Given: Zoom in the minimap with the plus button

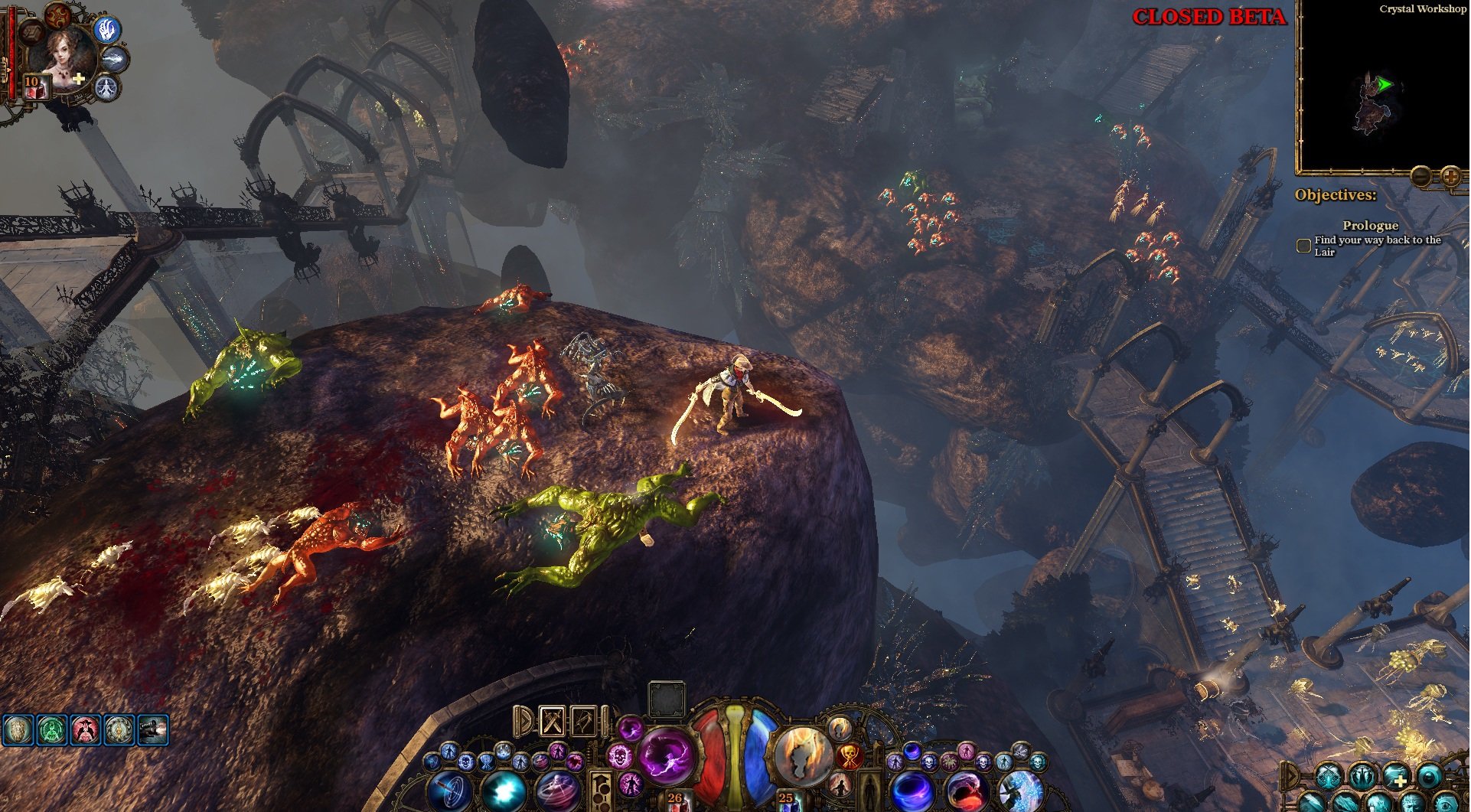Looking at the screenshot, I should tap(1450, 177).
